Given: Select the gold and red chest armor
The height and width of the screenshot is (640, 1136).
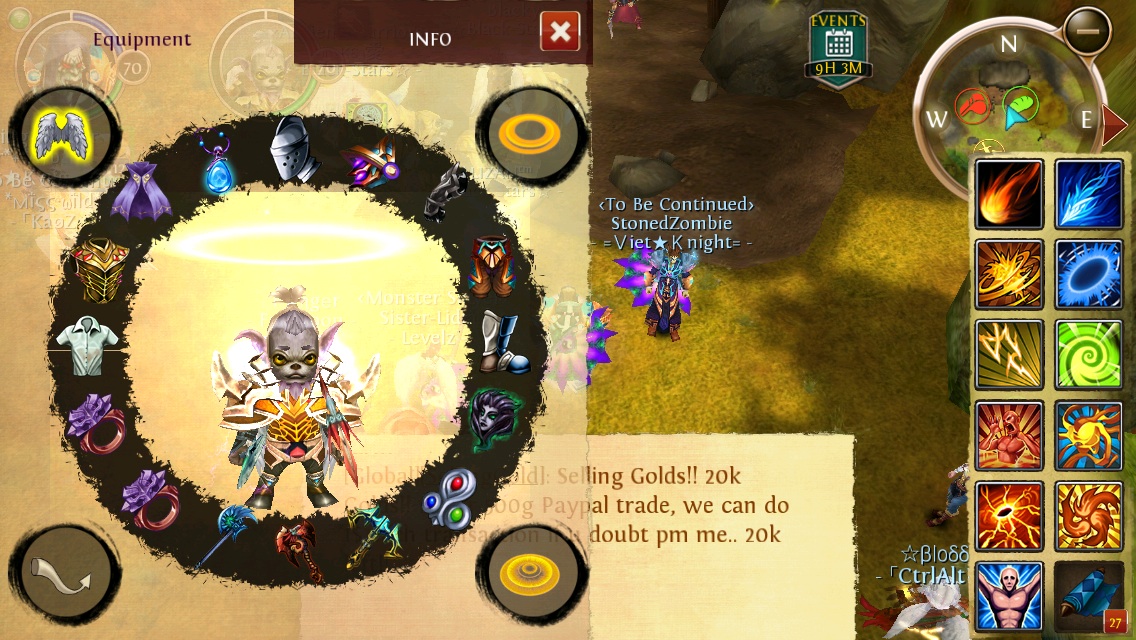Looking at the screenshot, I should [100, 268].
